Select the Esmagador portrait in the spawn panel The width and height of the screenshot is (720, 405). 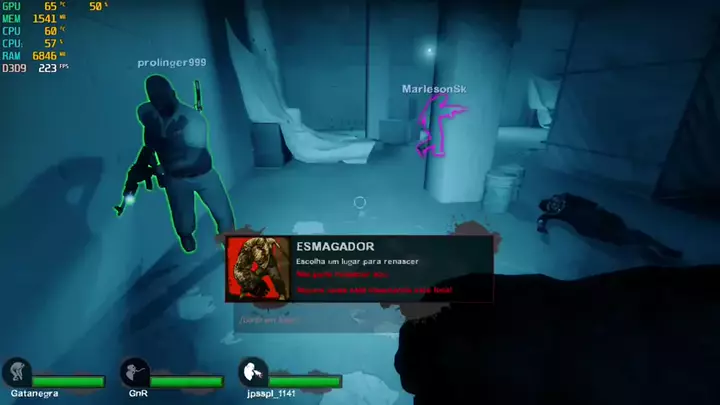tap(258, 269)
